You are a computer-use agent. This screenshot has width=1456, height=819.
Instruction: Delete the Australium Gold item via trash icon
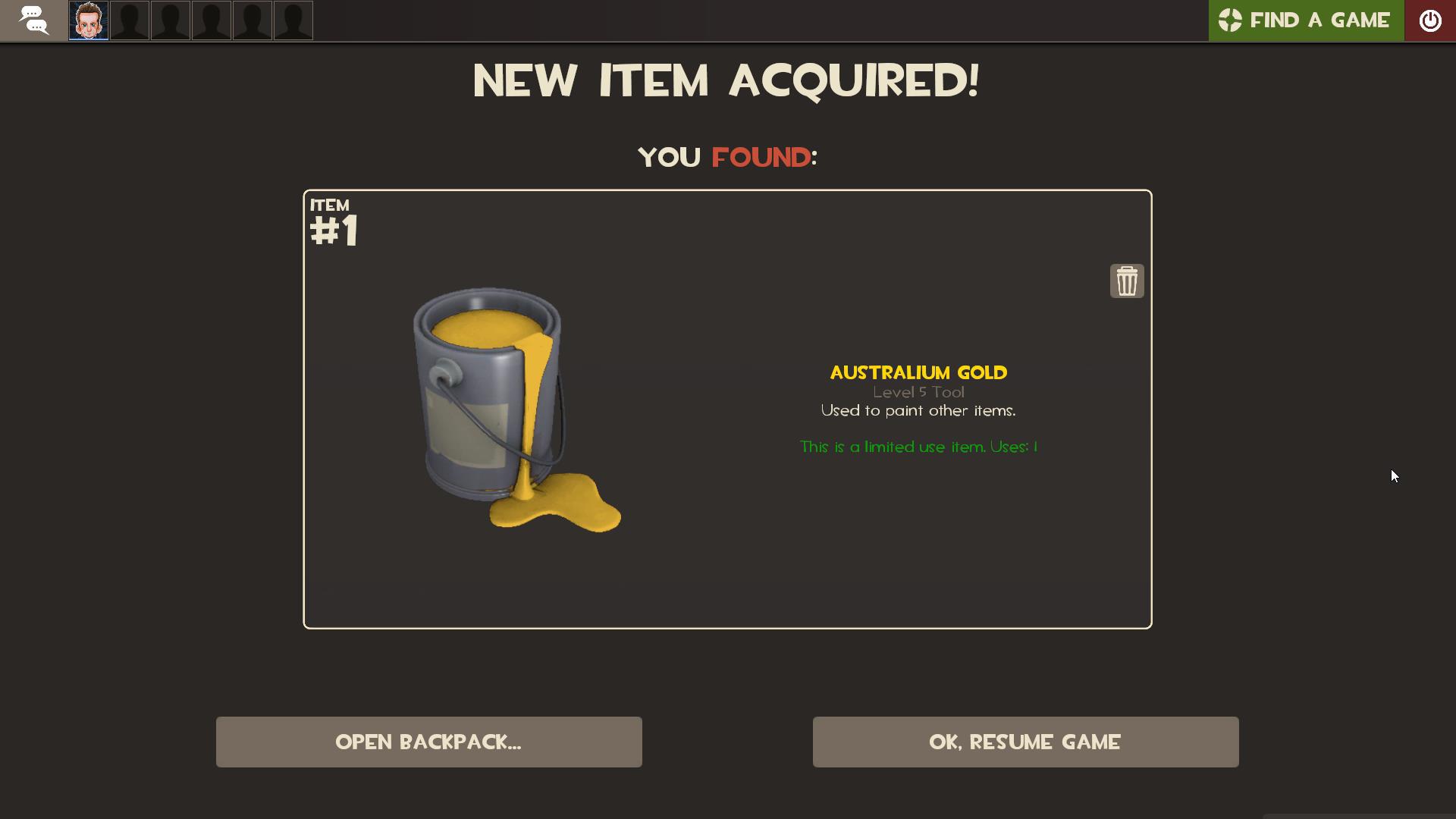(x=1127, y=280)
